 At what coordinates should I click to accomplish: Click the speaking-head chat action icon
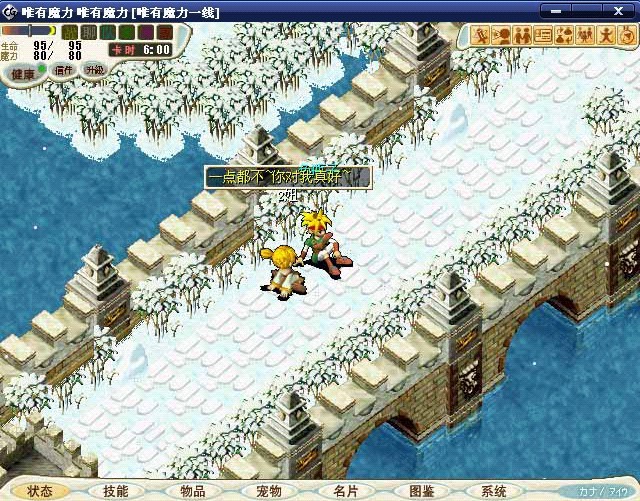pyautogui.click(x=502, y=36)
